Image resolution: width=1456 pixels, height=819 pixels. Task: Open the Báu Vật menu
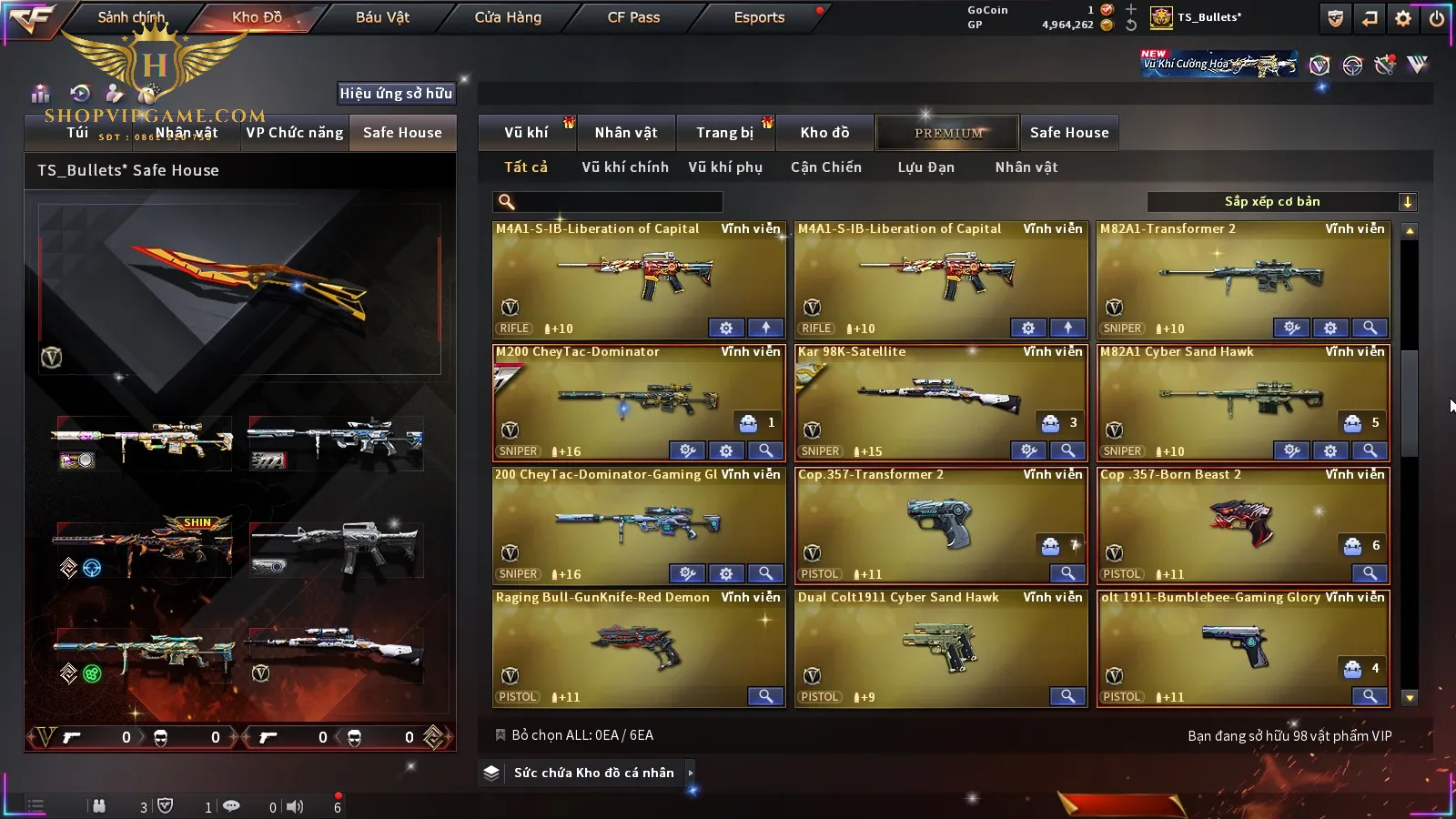(382, 17)
